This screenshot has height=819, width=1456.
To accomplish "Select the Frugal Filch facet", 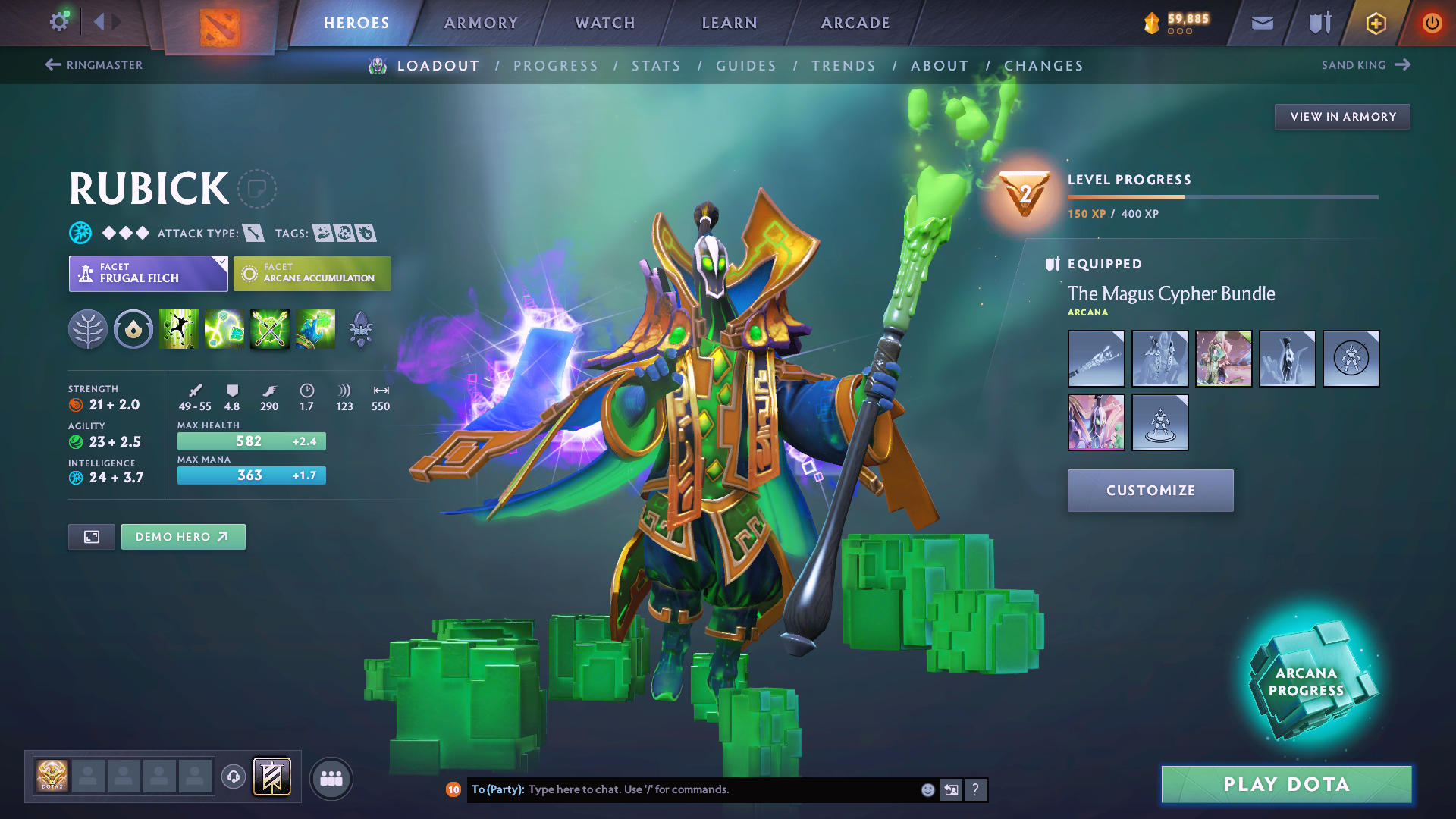I will click(148, 274).
